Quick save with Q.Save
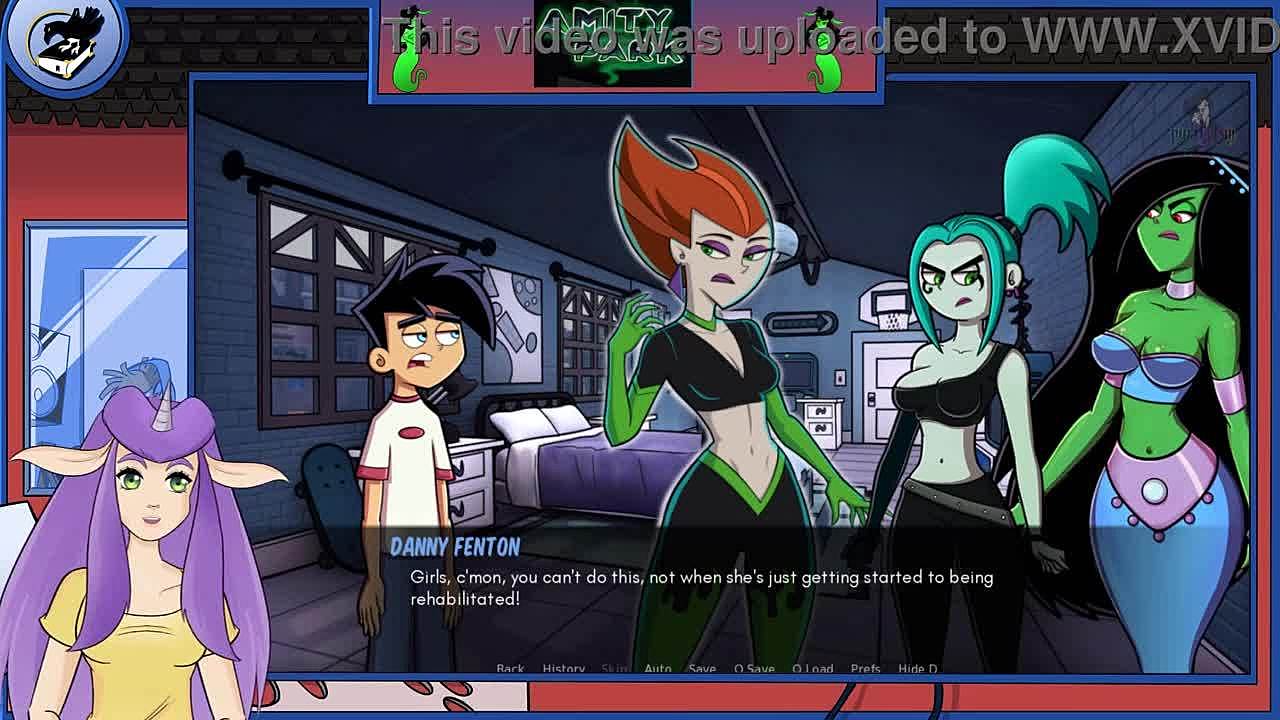The height and width of the screenshot is (720, 1280). [x=754, y=668]
